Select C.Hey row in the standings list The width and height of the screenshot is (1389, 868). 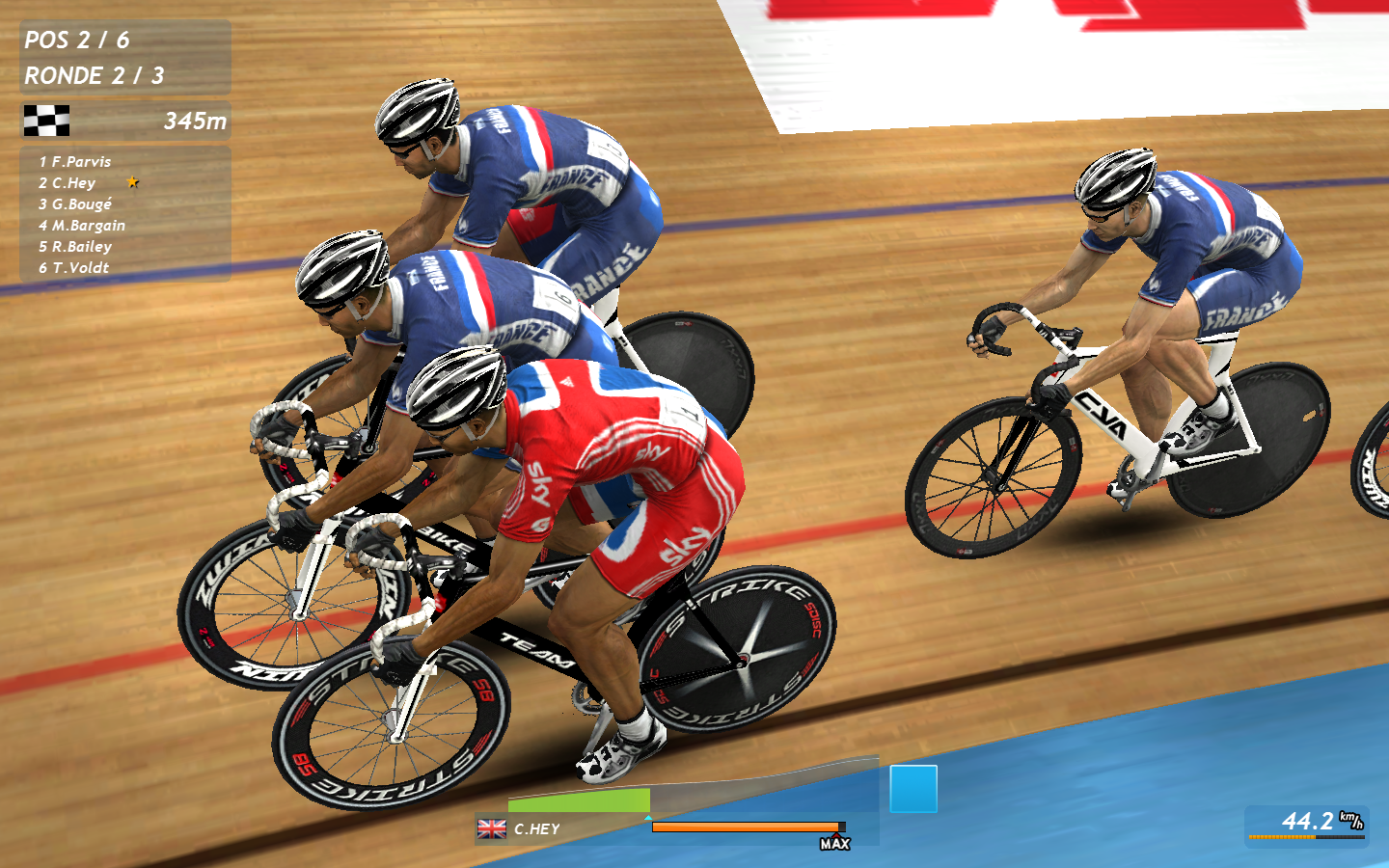point(73,183)
